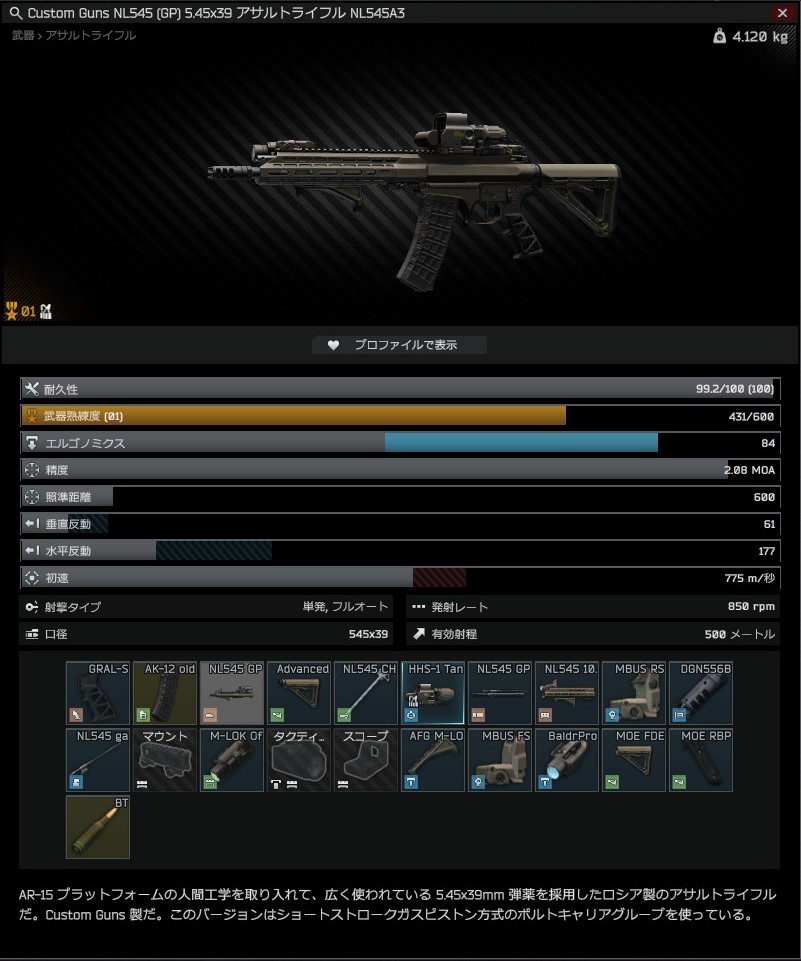Select the MOE FDE slot

(634, 760)
